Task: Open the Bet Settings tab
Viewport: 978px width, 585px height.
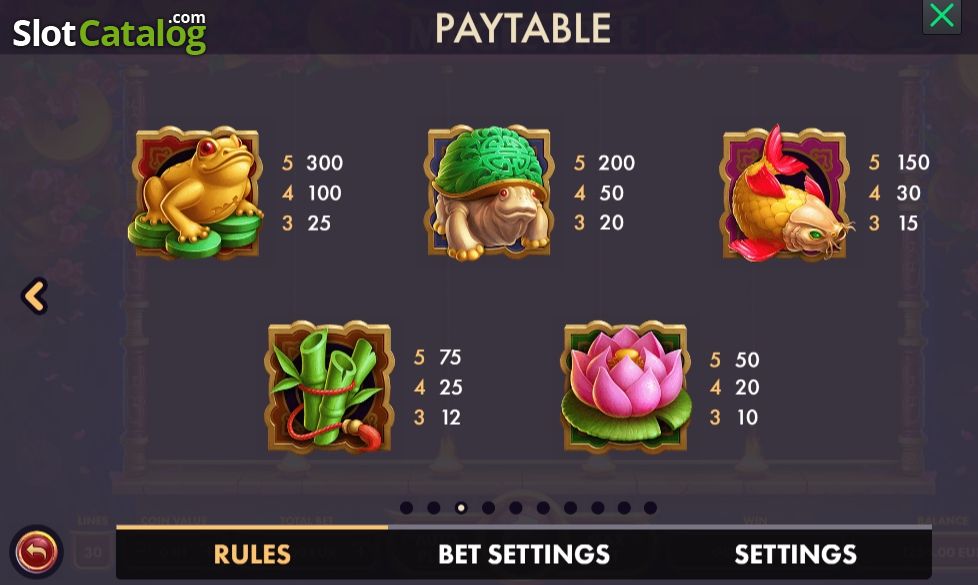Action: coord(524,554)
